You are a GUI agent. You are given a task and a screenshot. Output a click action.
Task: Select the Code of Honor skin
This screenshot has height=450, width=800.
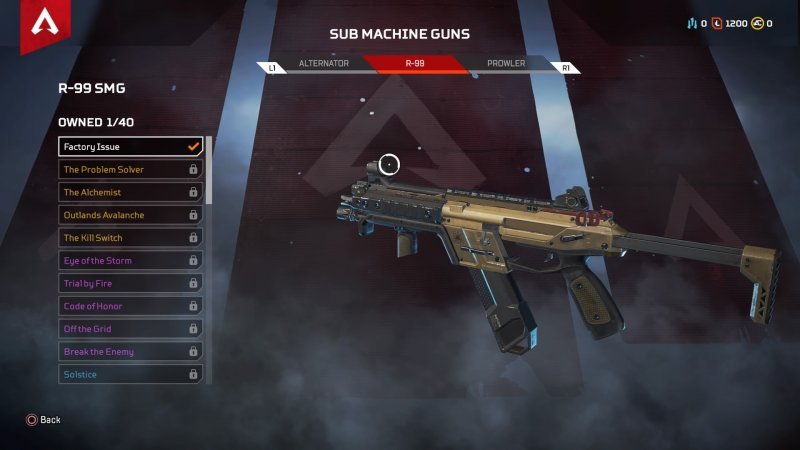coord(130,306)
